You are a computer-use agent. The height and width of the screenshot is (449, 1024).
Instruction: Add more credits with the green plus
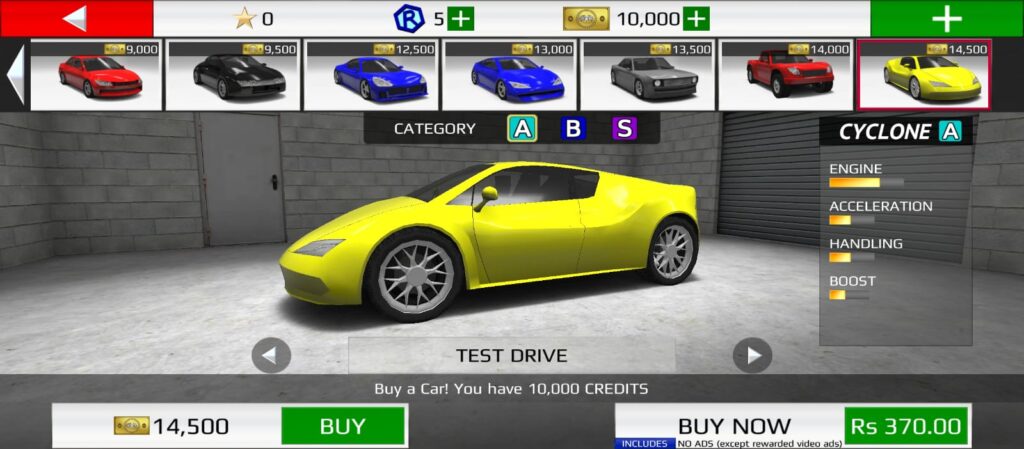[696, 18]
